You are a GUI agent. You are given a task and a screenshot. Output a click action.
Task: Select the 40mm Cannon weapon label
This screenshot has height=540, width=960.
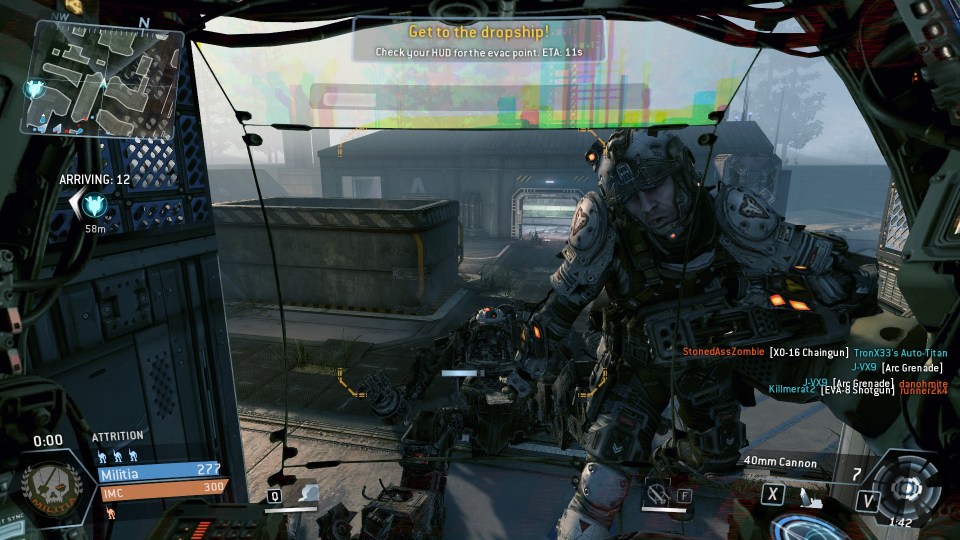780,463
